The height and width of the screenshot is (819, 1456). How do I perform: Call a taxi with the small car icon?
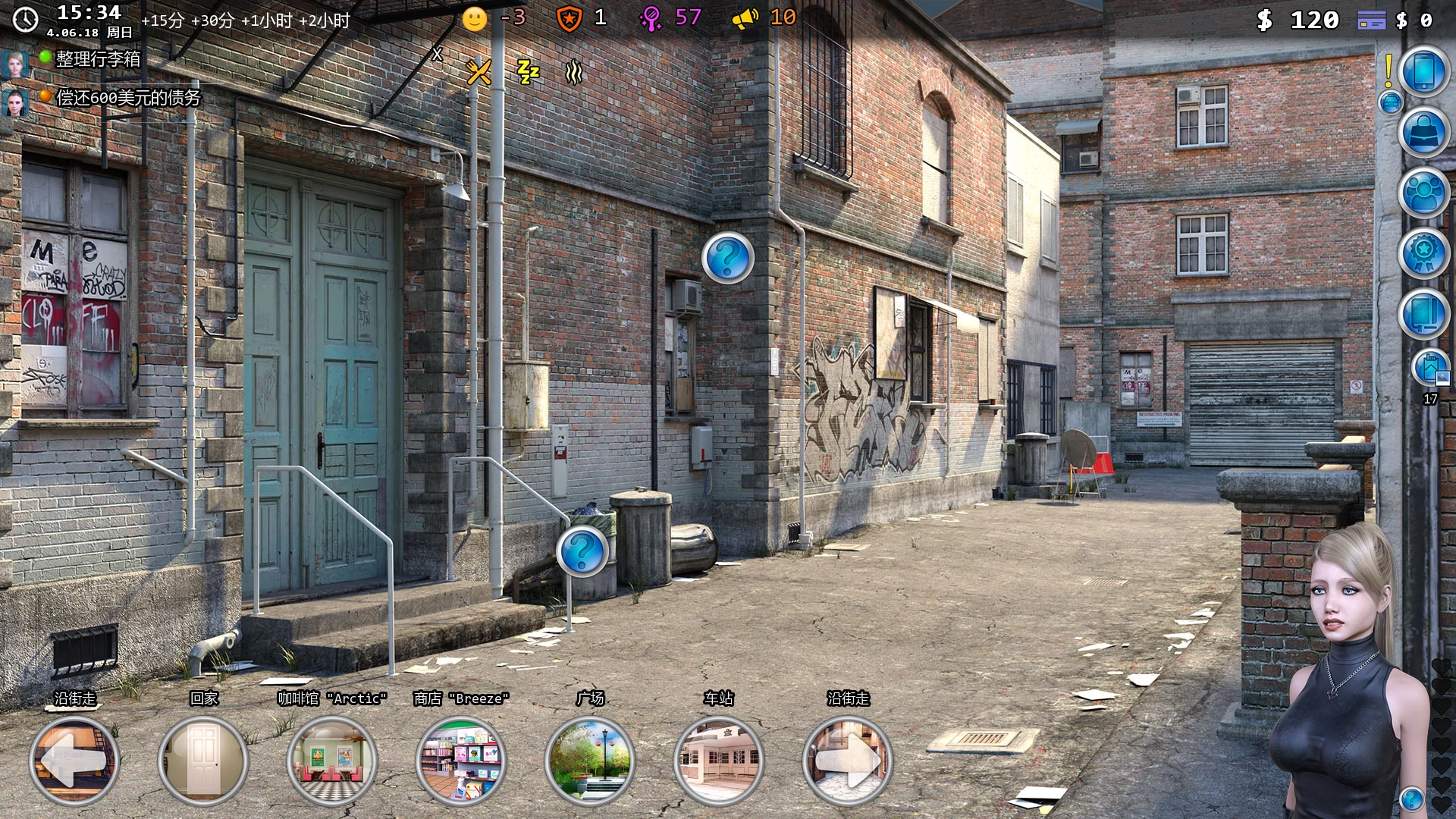(1391, 102)
